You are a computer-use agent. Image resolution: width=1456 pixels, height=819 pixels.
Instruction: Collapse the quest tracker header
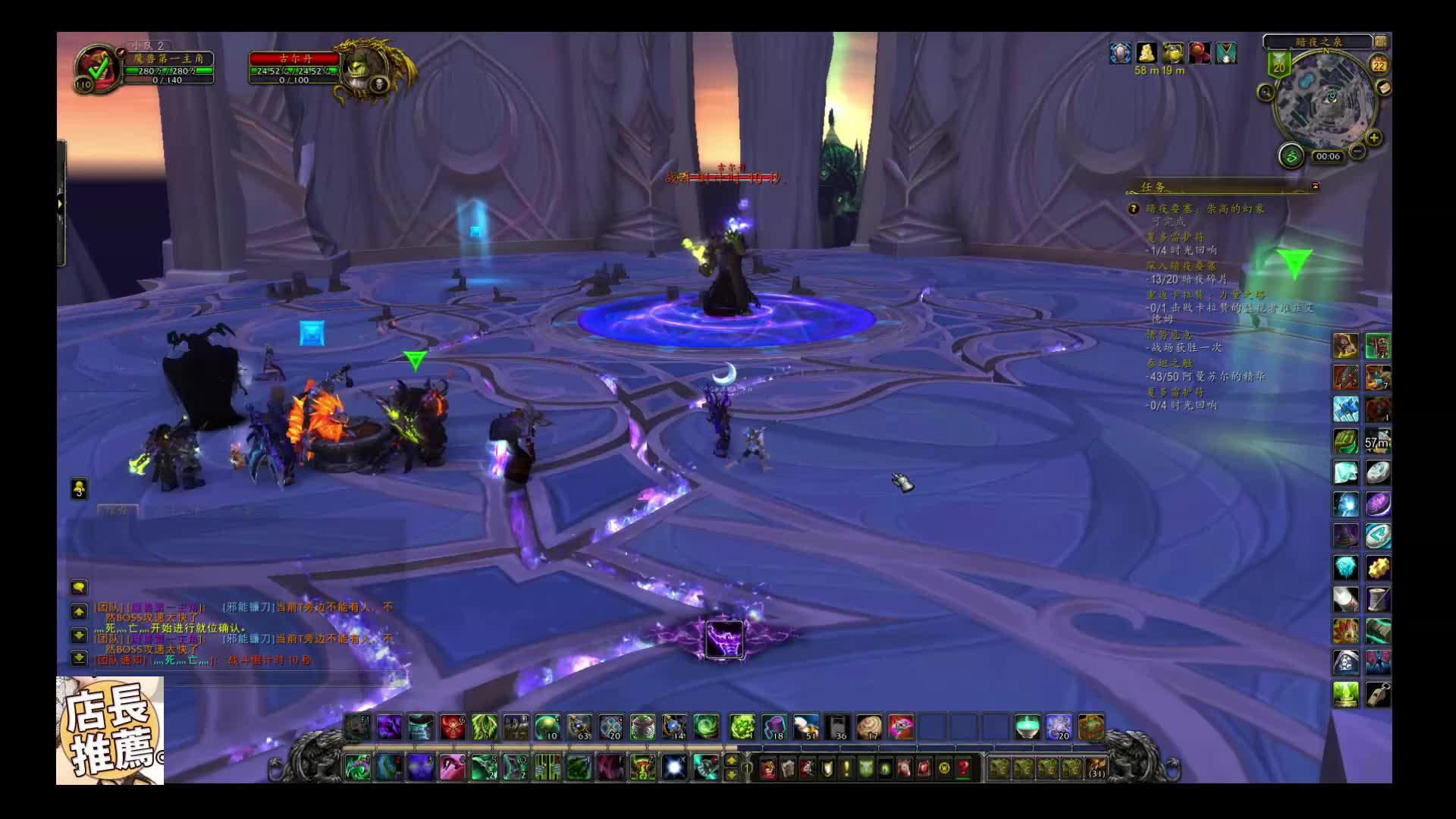click(x=1316, y=186)
